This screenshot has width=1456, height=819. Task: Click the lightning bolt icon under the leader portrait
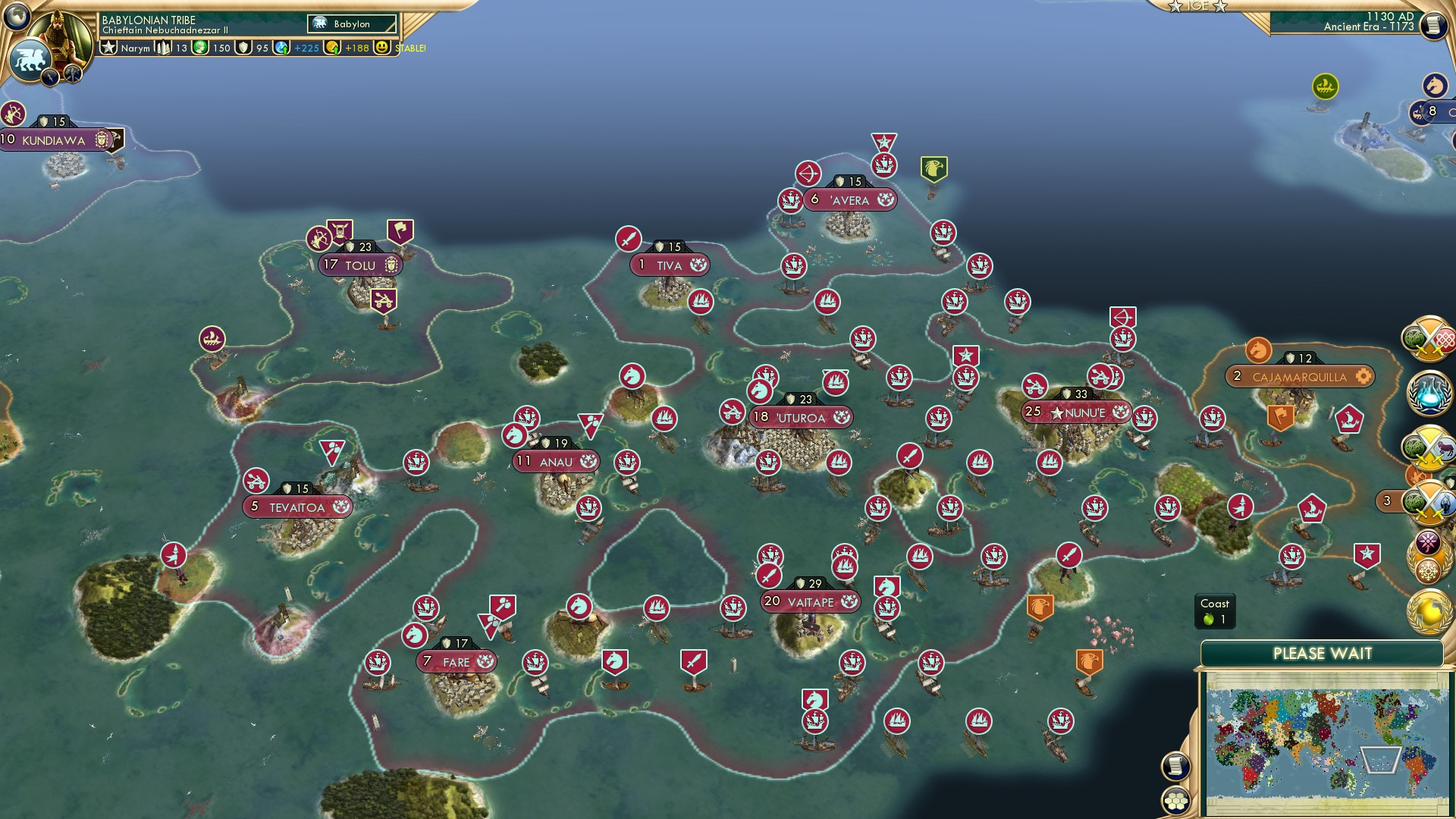tap(49, 77)
